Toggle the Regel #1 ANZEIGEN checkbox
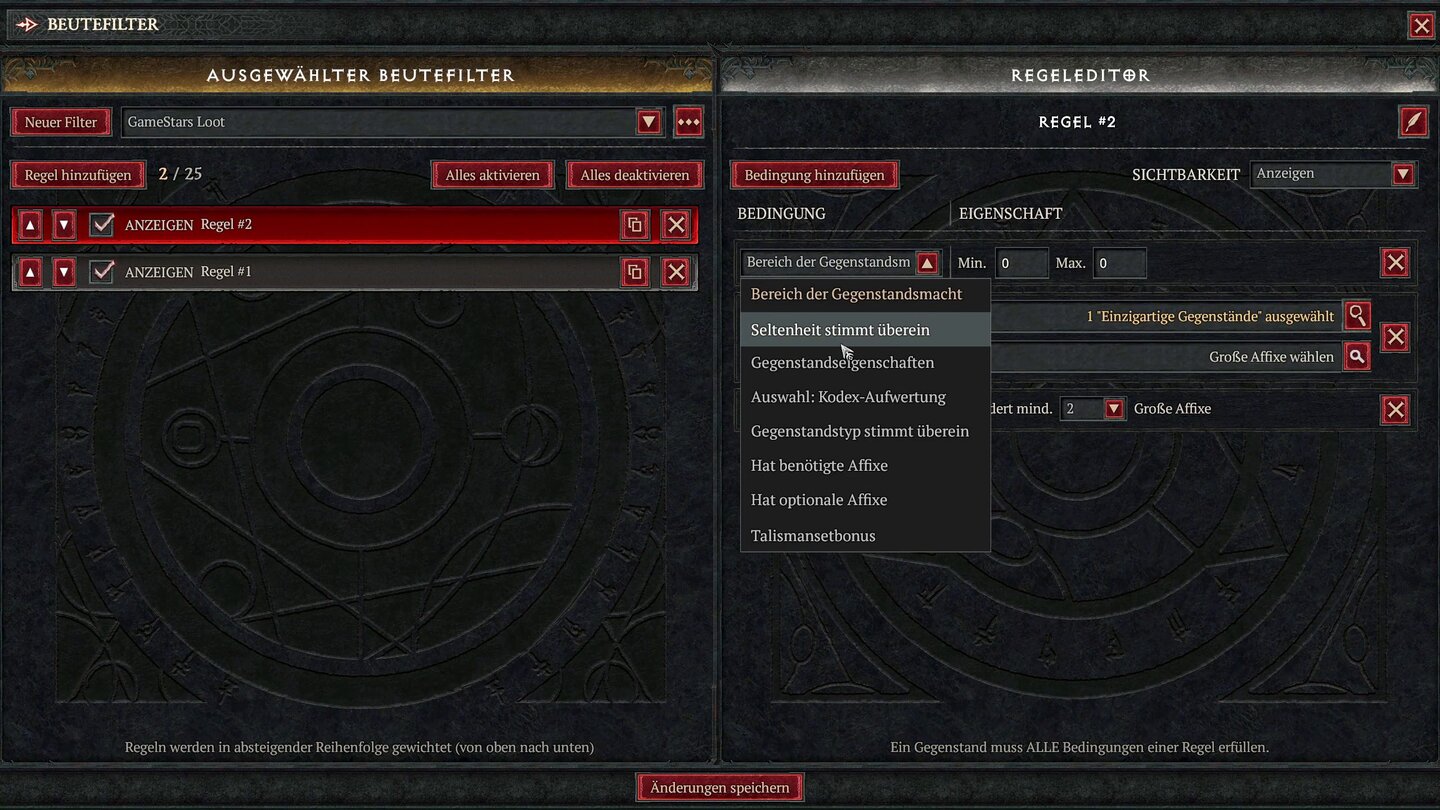 coord(102,271)
